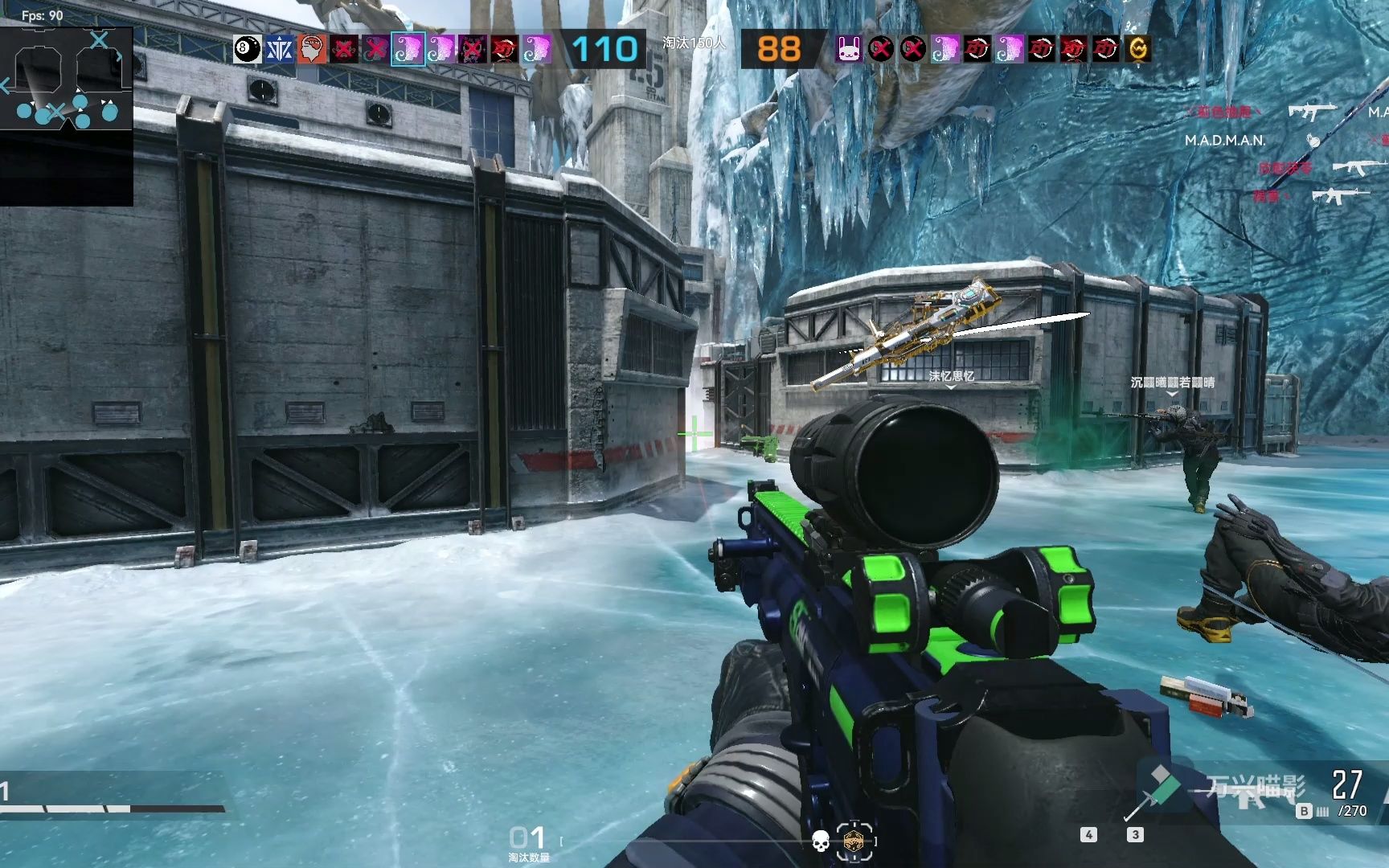Click the minimap in the corner
The image size is (1389, 868).
[67, 79]
